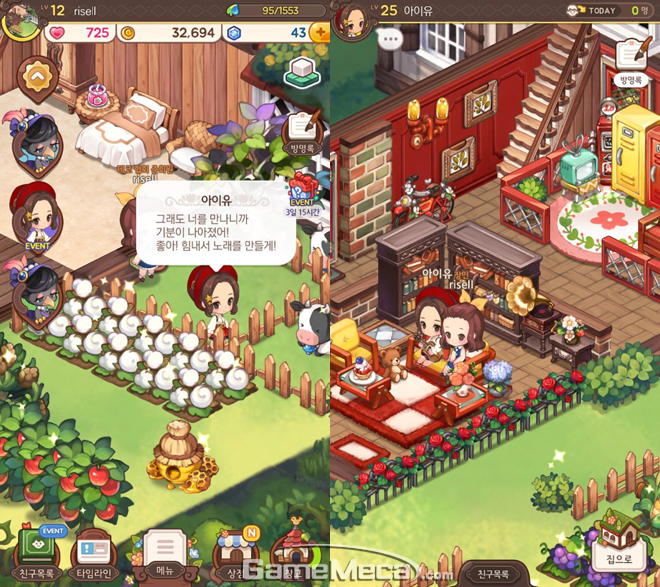Viewport: 660px width, 587px height.
Task: Open the white cube decorate mode icon
Action: pos(301,72)
